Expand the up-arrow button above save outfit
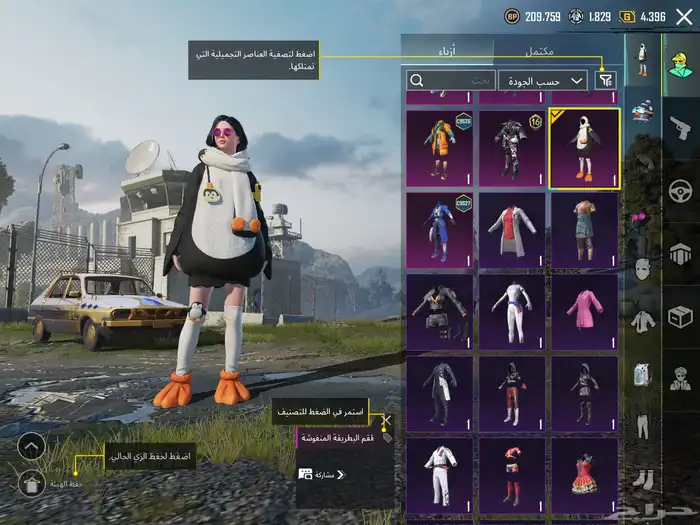Image resolution: width=700 pixels, height=525 pixels. 31,445
